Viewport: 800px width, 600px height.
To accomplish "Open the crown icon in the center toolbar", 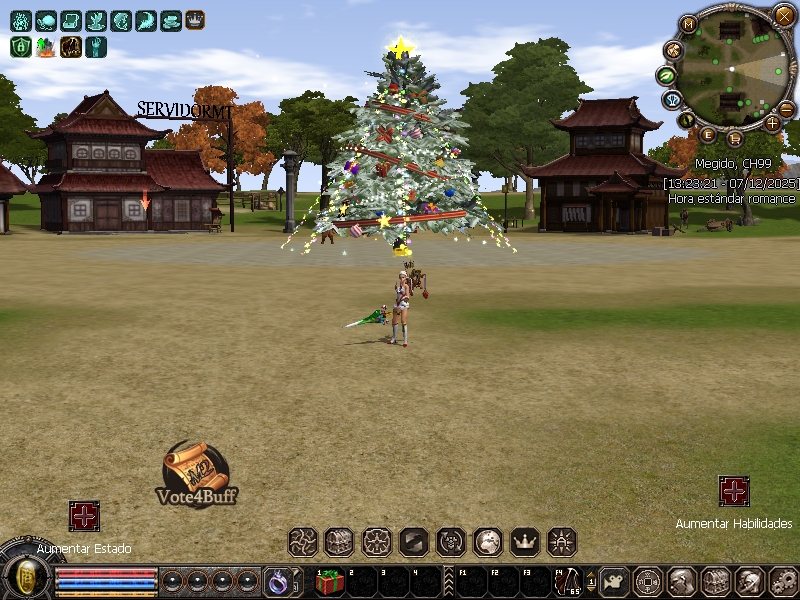I will (525, 542).
